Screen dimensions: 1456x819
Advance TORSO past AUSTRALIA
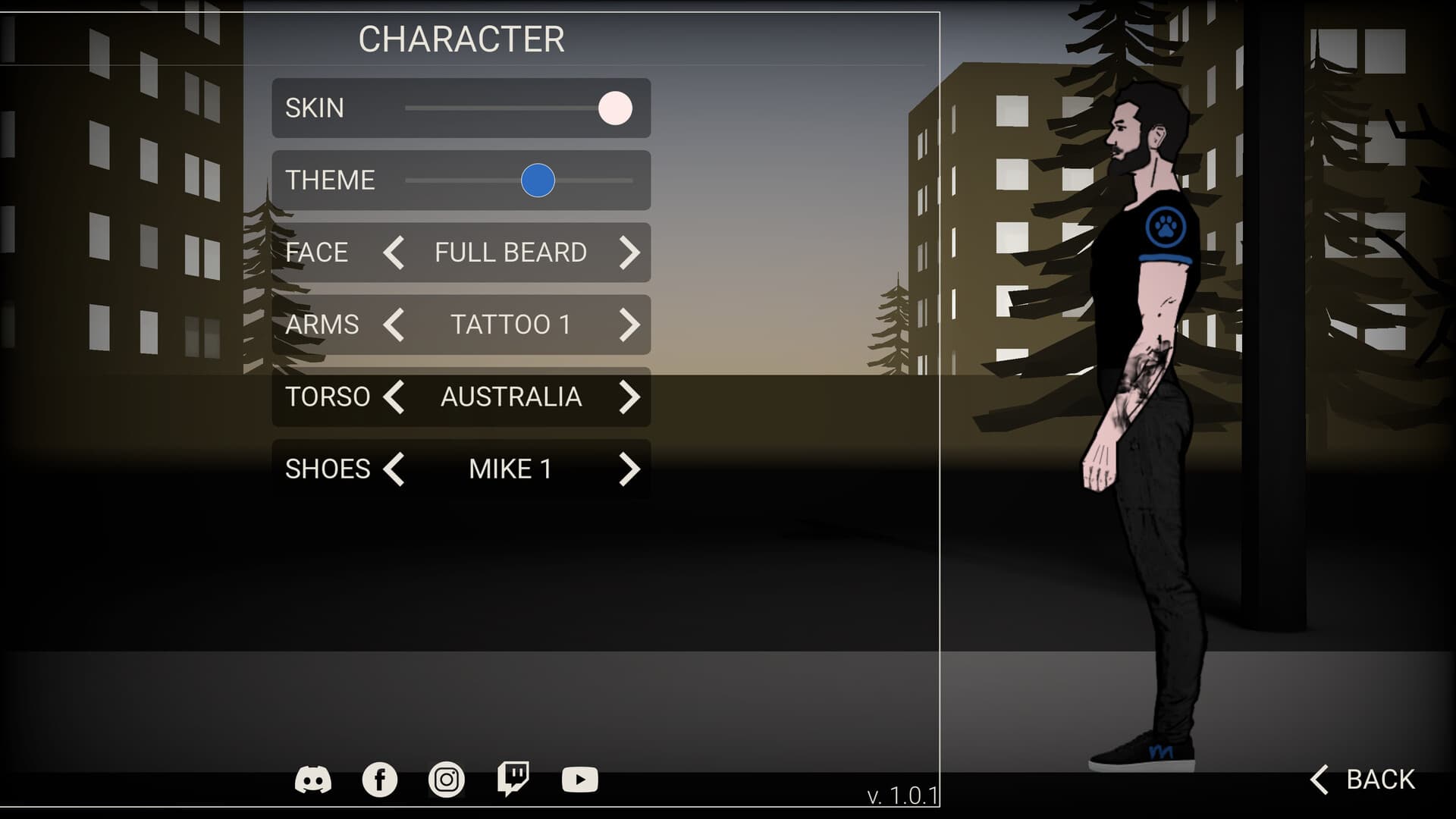(629, 397)
